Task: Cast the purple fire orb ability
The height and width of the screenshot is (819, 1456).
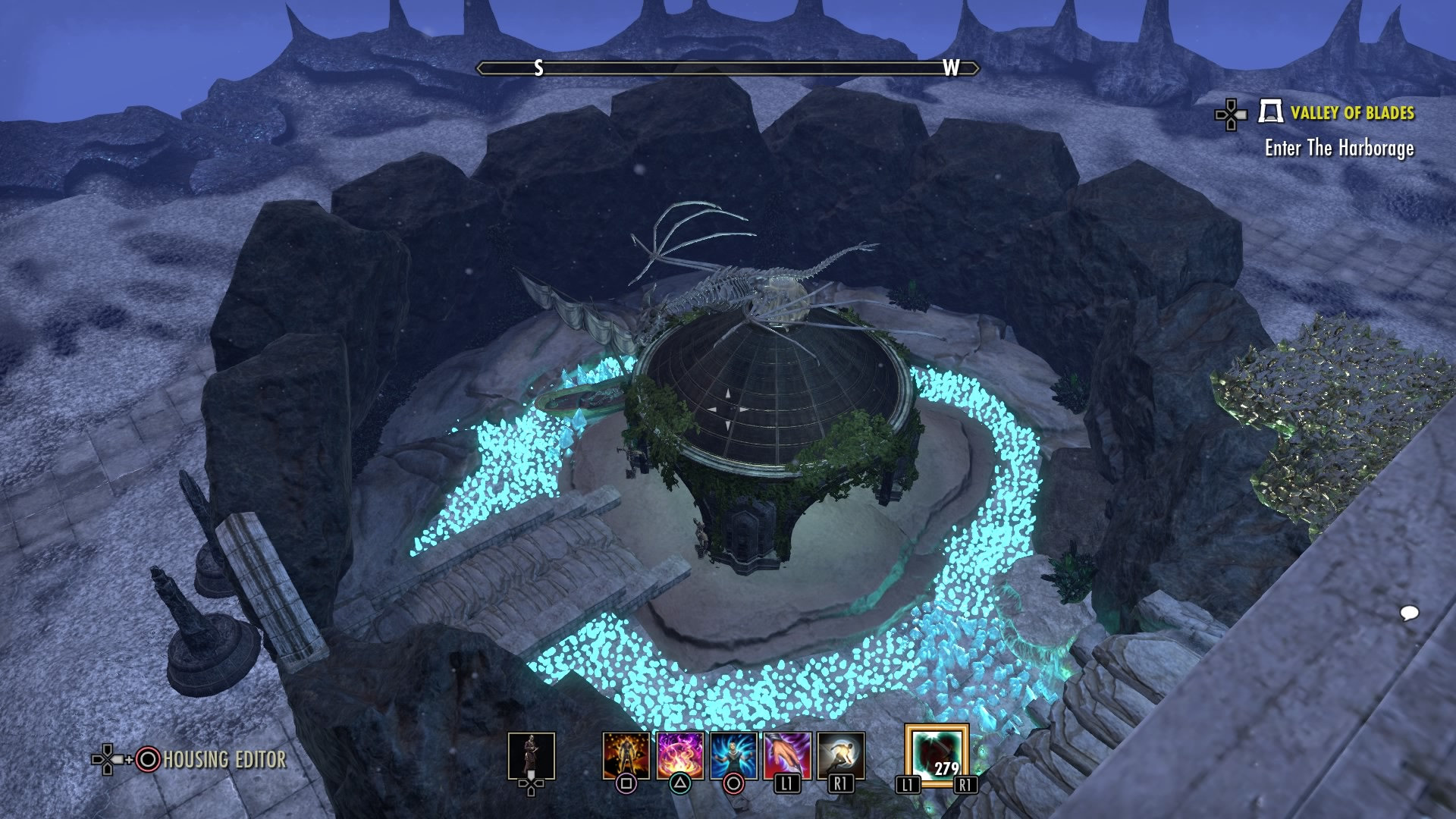Action: pyautogui.click(x=679, y=756)
